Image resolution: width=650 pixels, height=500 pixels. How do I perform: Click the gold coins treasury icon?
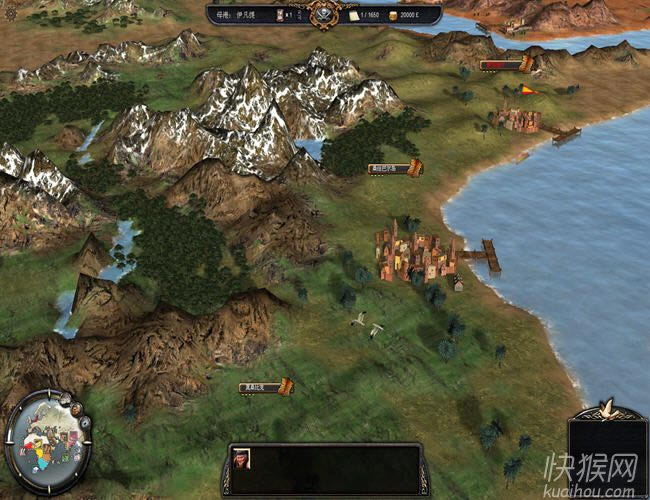392,16
